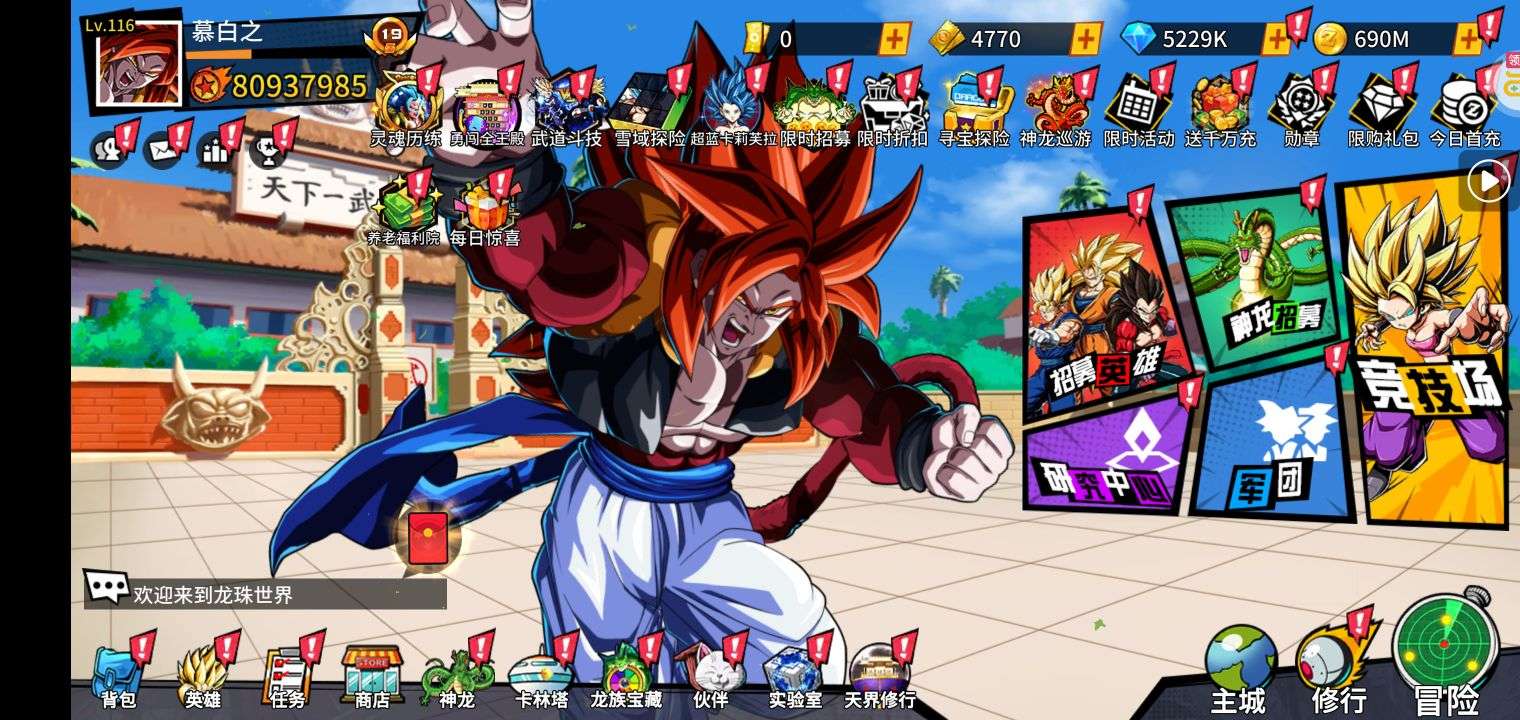Screen dimensions: 1520x720
Task: Open the 伙伴 partner menu
Action: 709,676
